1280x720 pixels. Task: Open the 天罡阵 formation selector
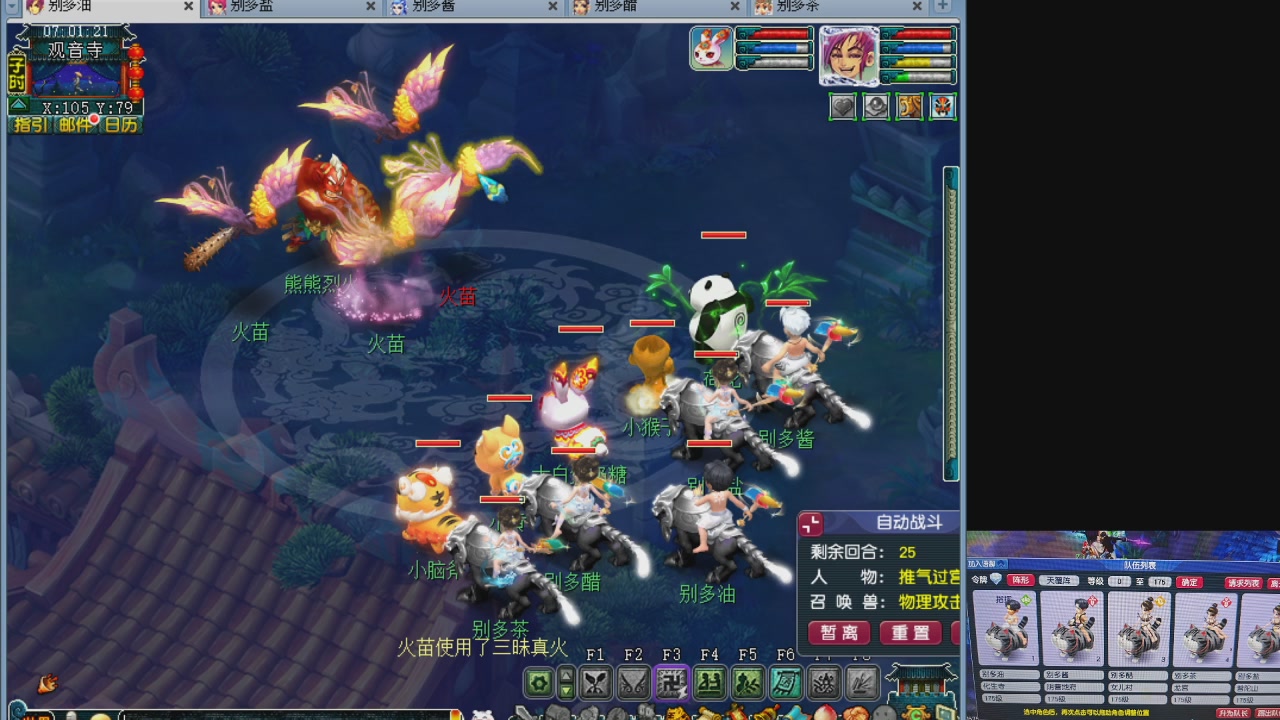pos(1060,581)
